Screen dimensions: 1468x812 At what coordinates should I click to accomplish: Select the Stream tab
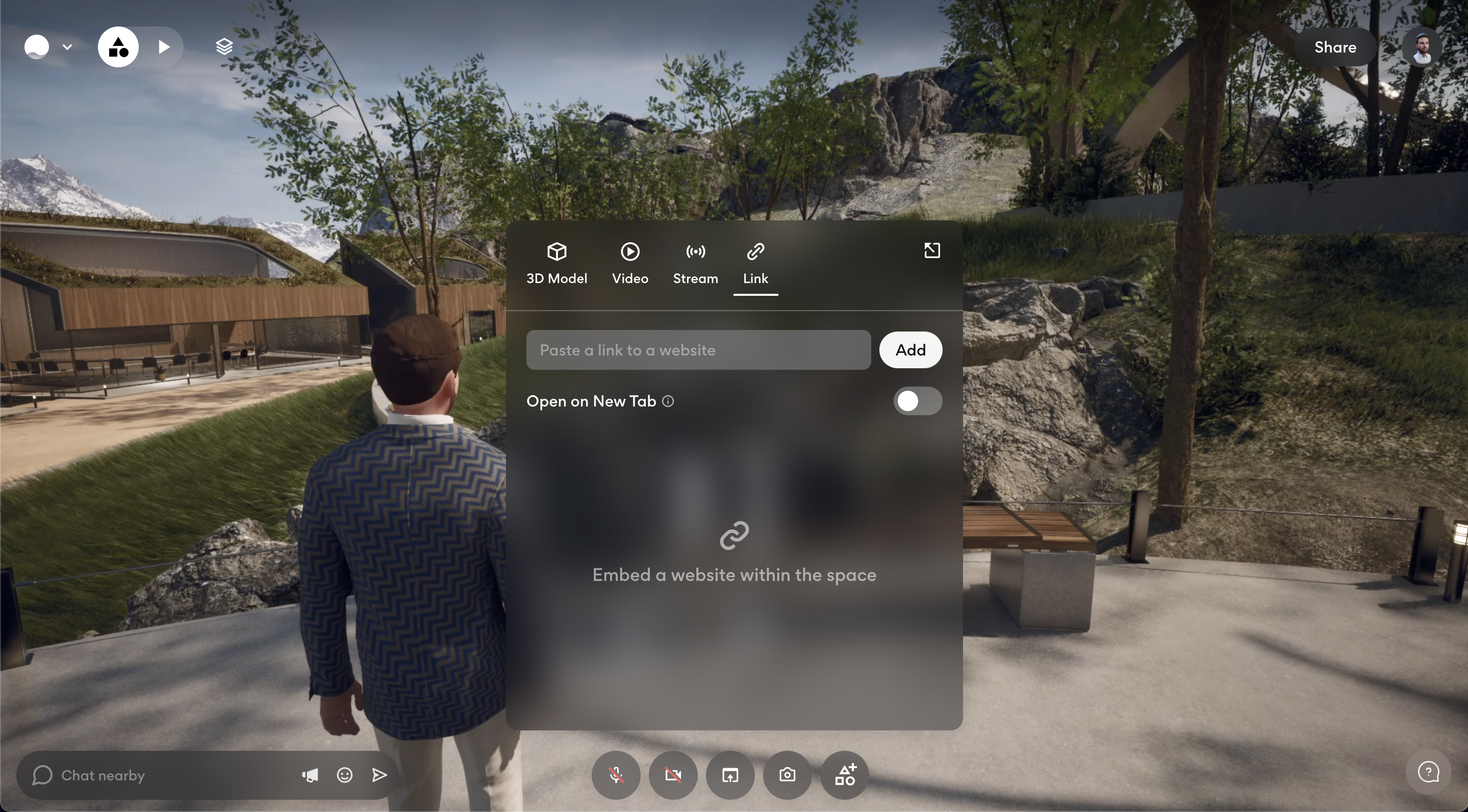pyautogui.click(x=695, y=263)
